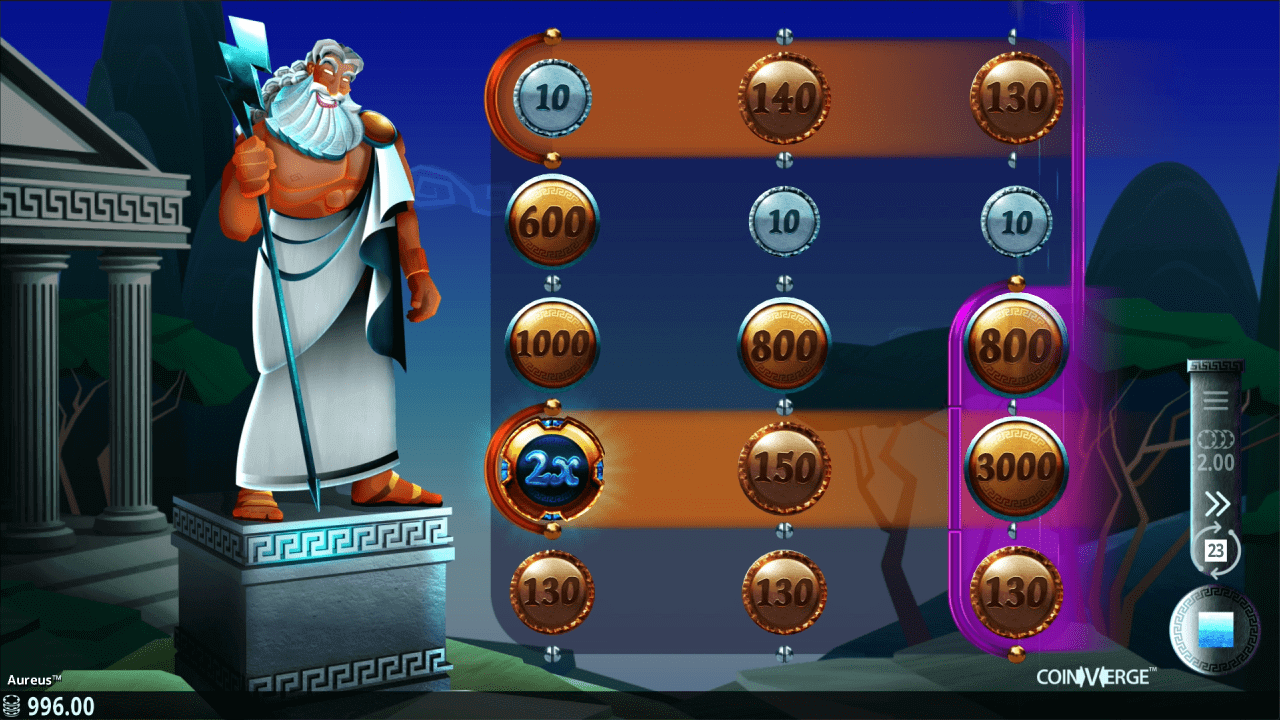The width and height of the screenshot is (1280, 720).
Task: Click the autoplay counter showing 23
Action: click(1215, 550)
